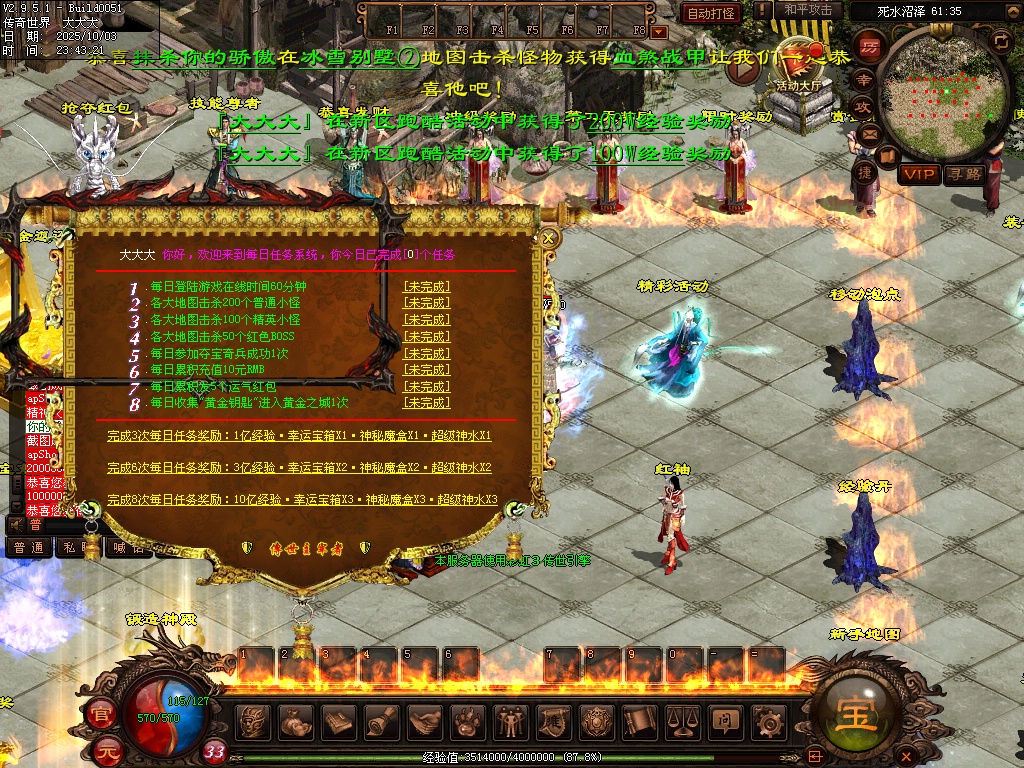Claim the 完成6次每日任务奖励 reward link

coord(299,467)
